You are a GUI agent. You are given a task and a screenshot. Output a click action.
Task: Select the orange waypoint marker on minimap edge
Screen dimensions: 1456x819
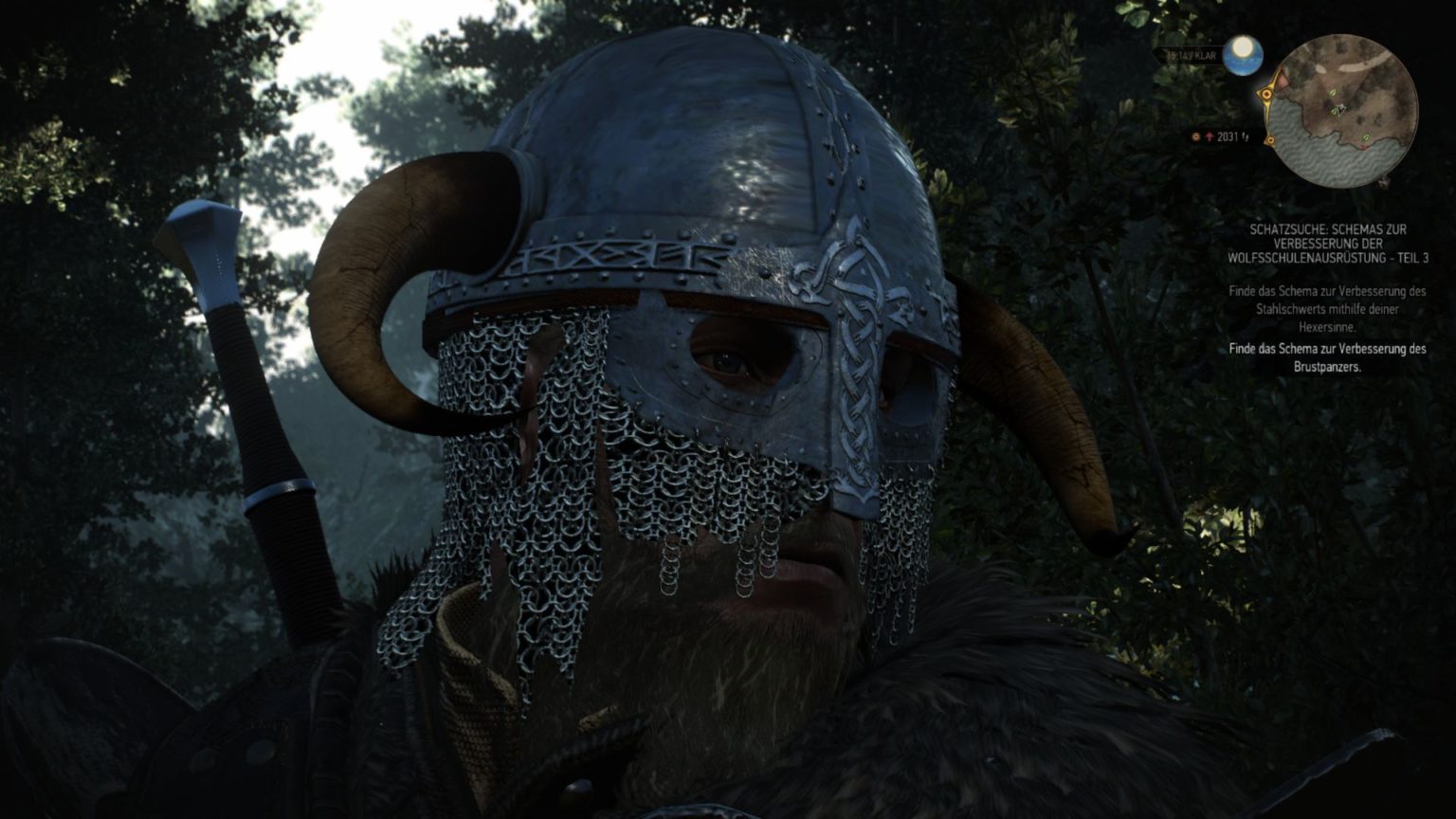[x=1266, y=94]
